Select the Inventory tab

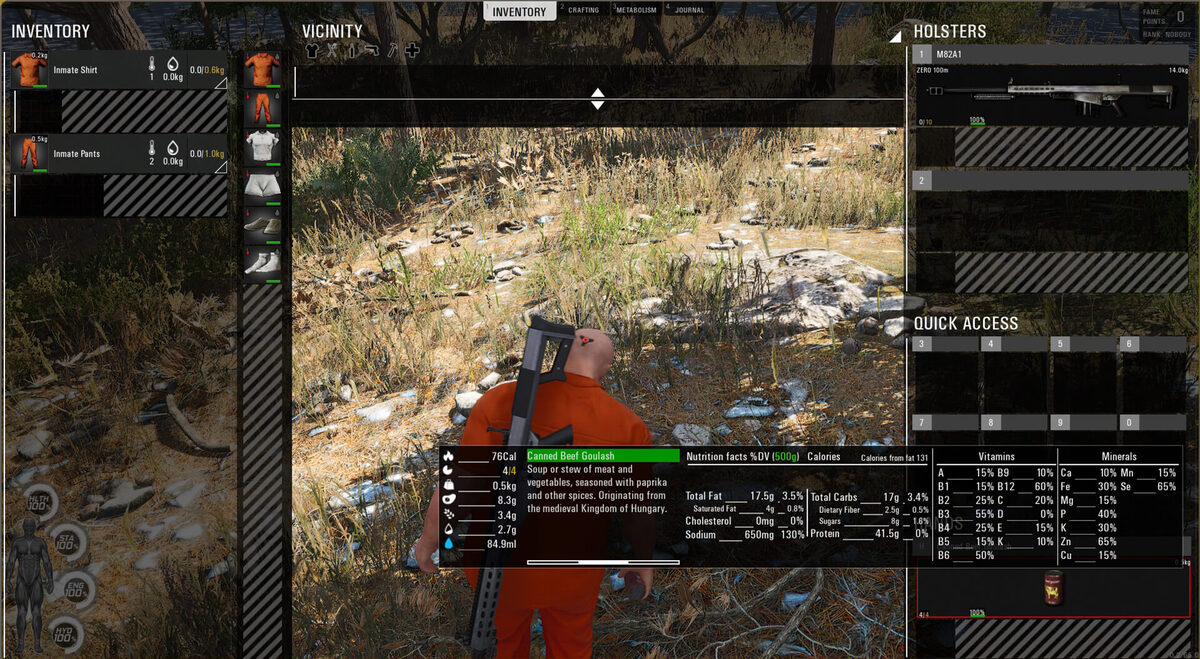tap(520, 12)
